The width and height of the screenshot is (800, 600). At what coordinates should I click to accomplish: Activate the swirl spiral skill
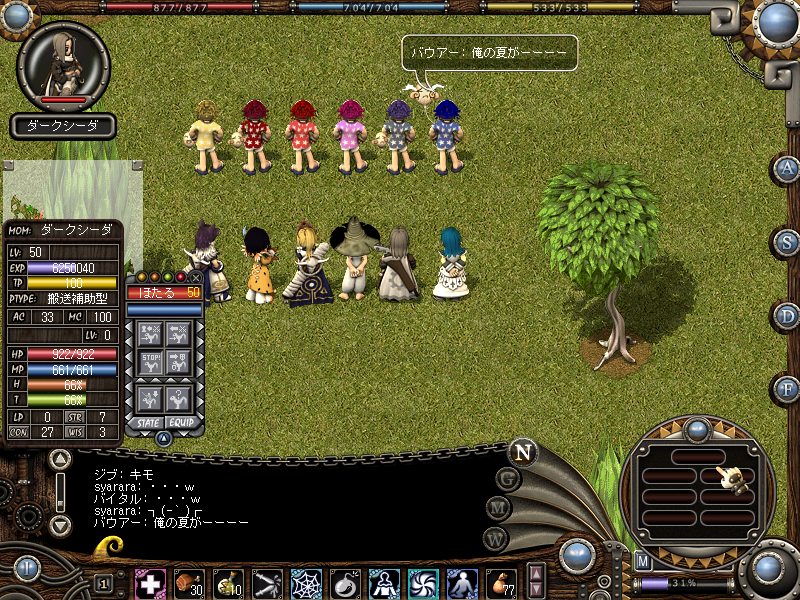tap(423, 582)
